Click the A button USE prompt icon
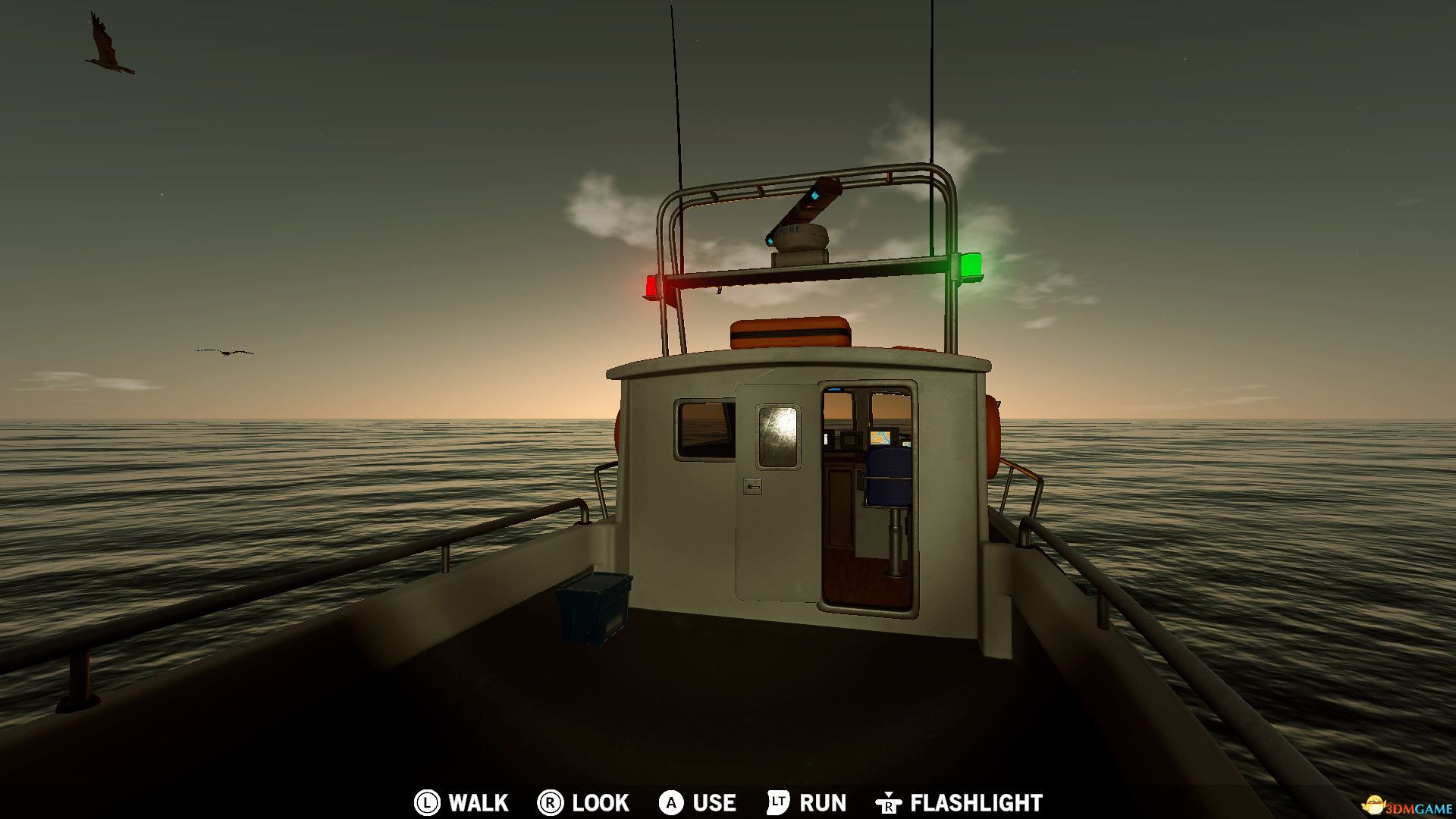This screenshot has width=1456, height=819. click(670, 802)
